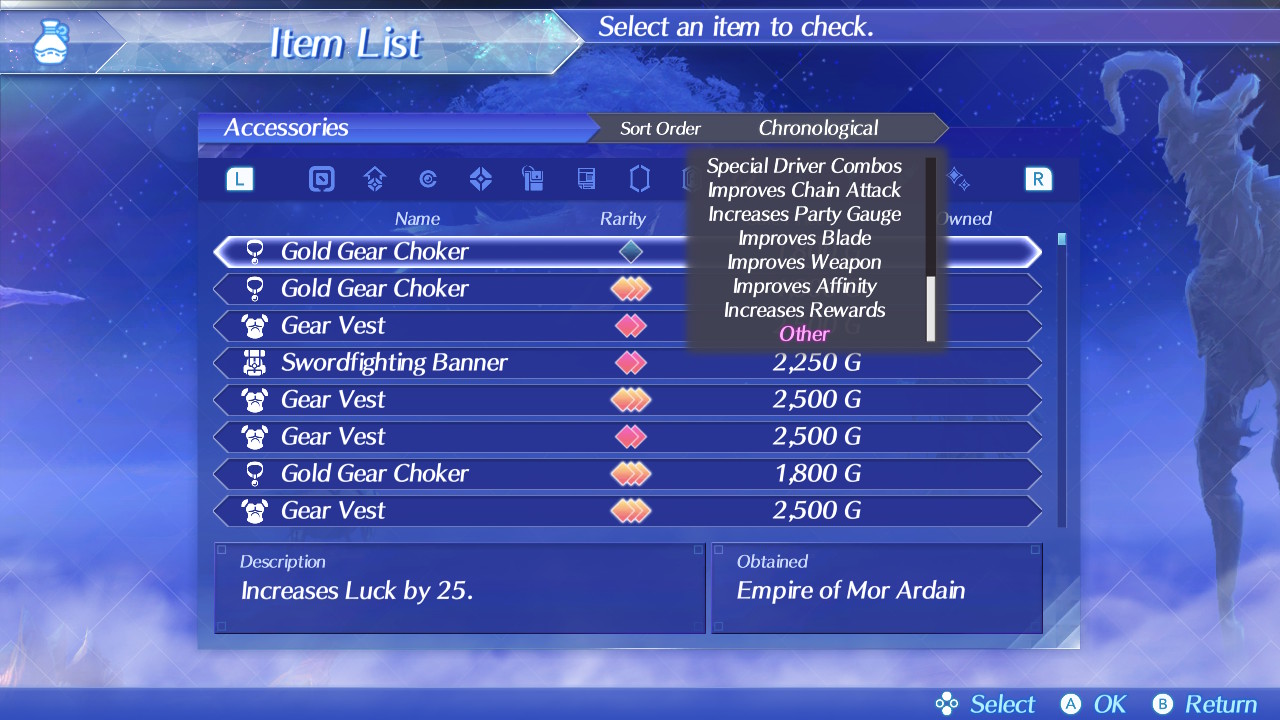
Task: Choose the Increases Rewards filter
Action: click(x=804, y=310)
